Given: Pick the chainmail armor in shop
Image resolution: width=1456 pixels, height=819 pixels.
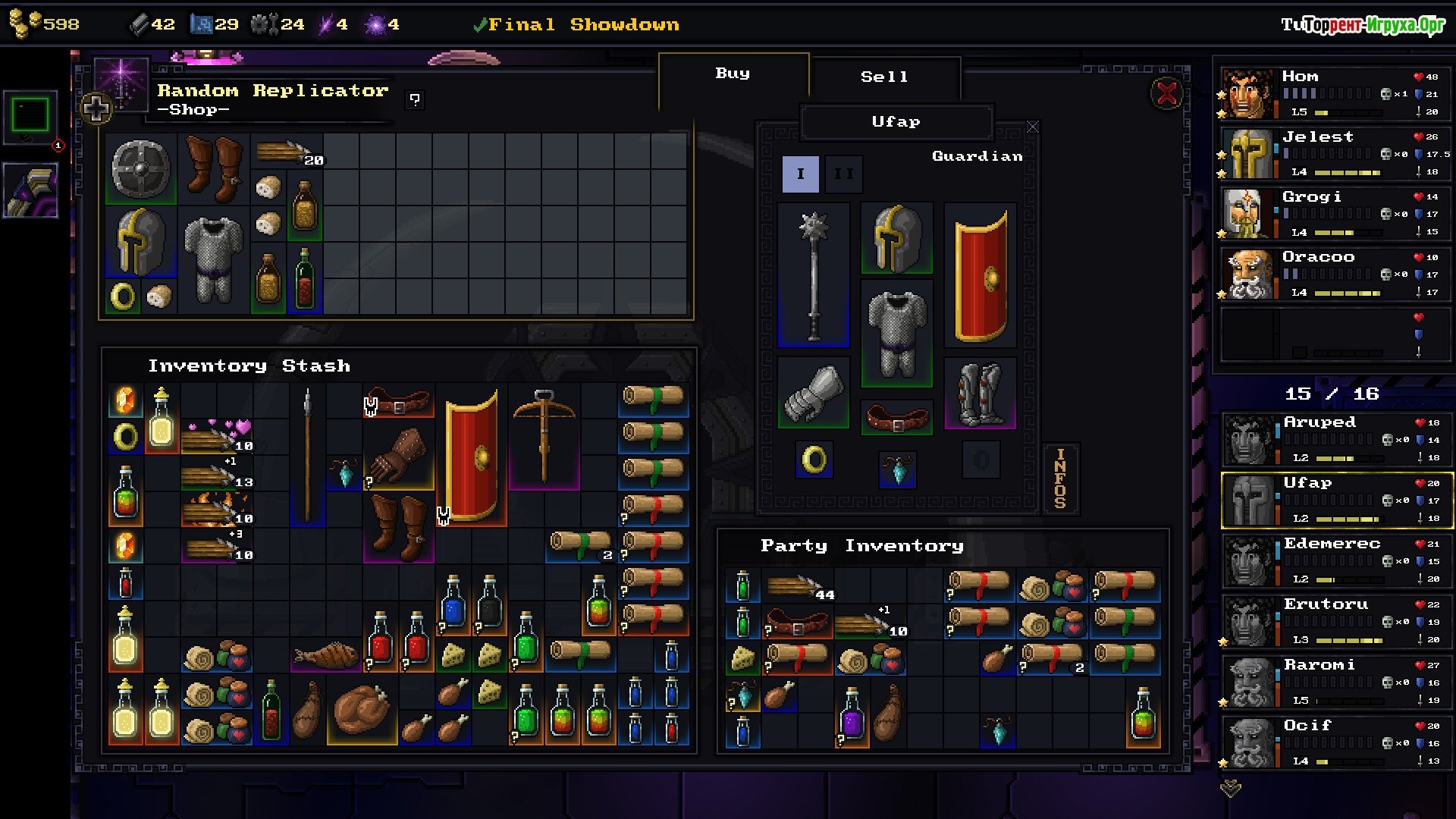Looking at the screenshot, I should tap(214, 259).
